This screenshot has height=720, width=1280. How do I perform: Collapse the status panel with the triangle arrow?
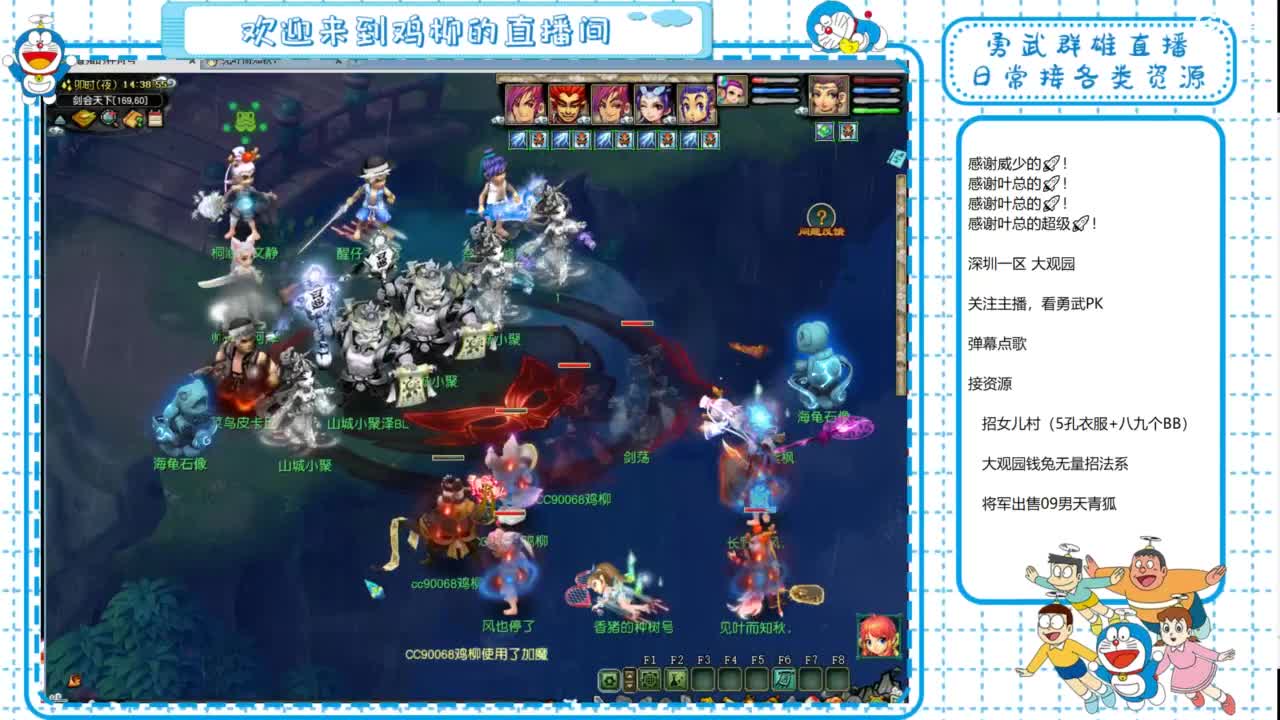(60, 119)
